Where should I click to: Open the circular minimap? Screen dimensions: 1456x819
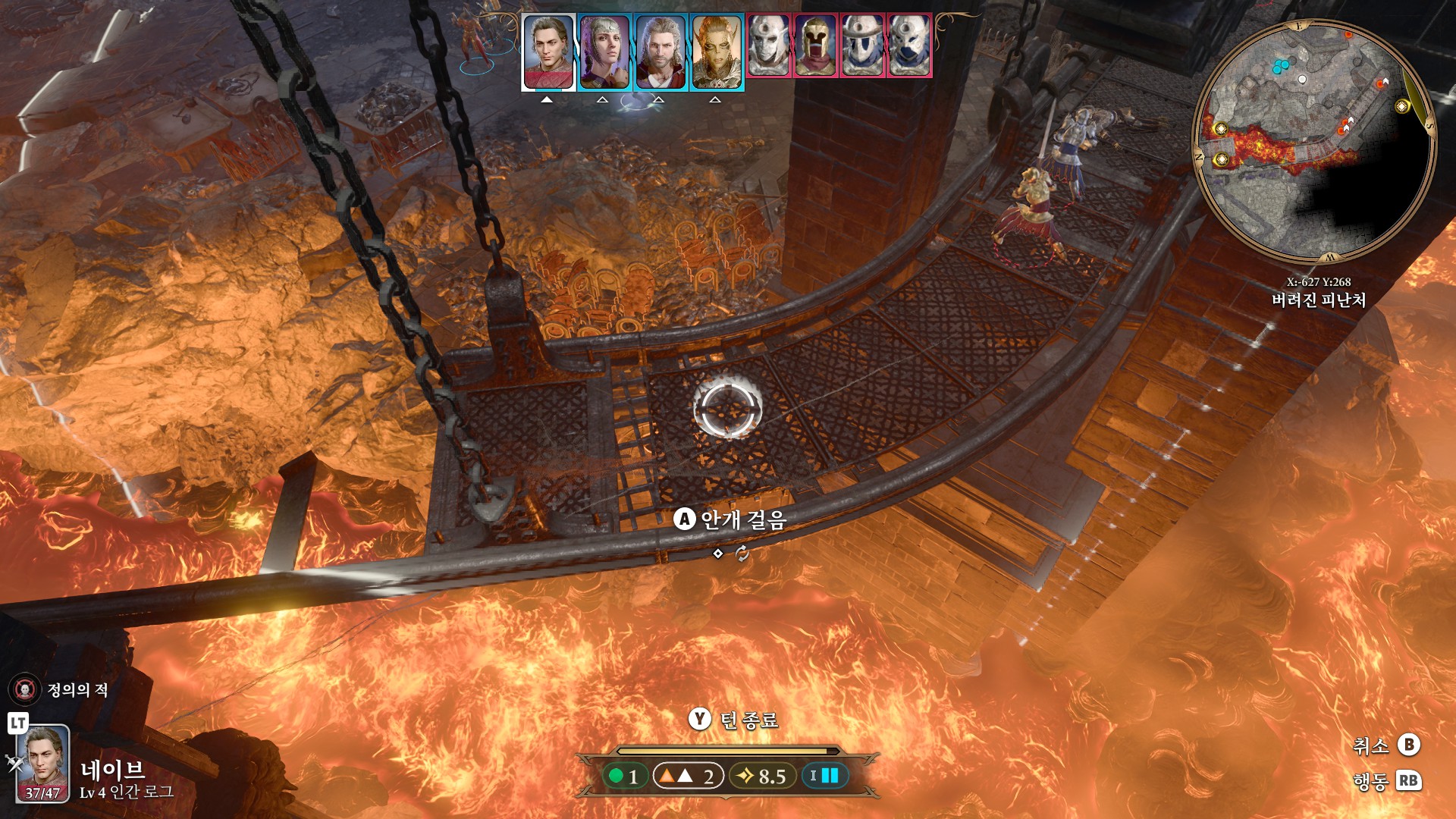[x=1313, y=141]
